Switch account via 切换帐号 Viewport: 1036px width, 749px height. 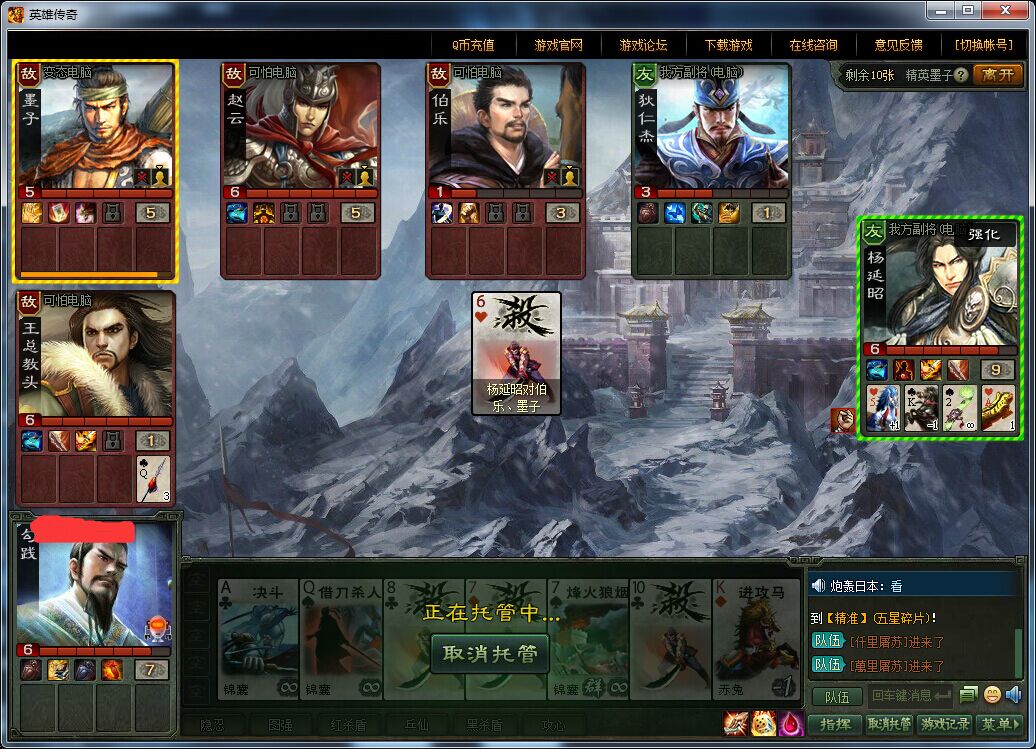click(x=983, y=45)
